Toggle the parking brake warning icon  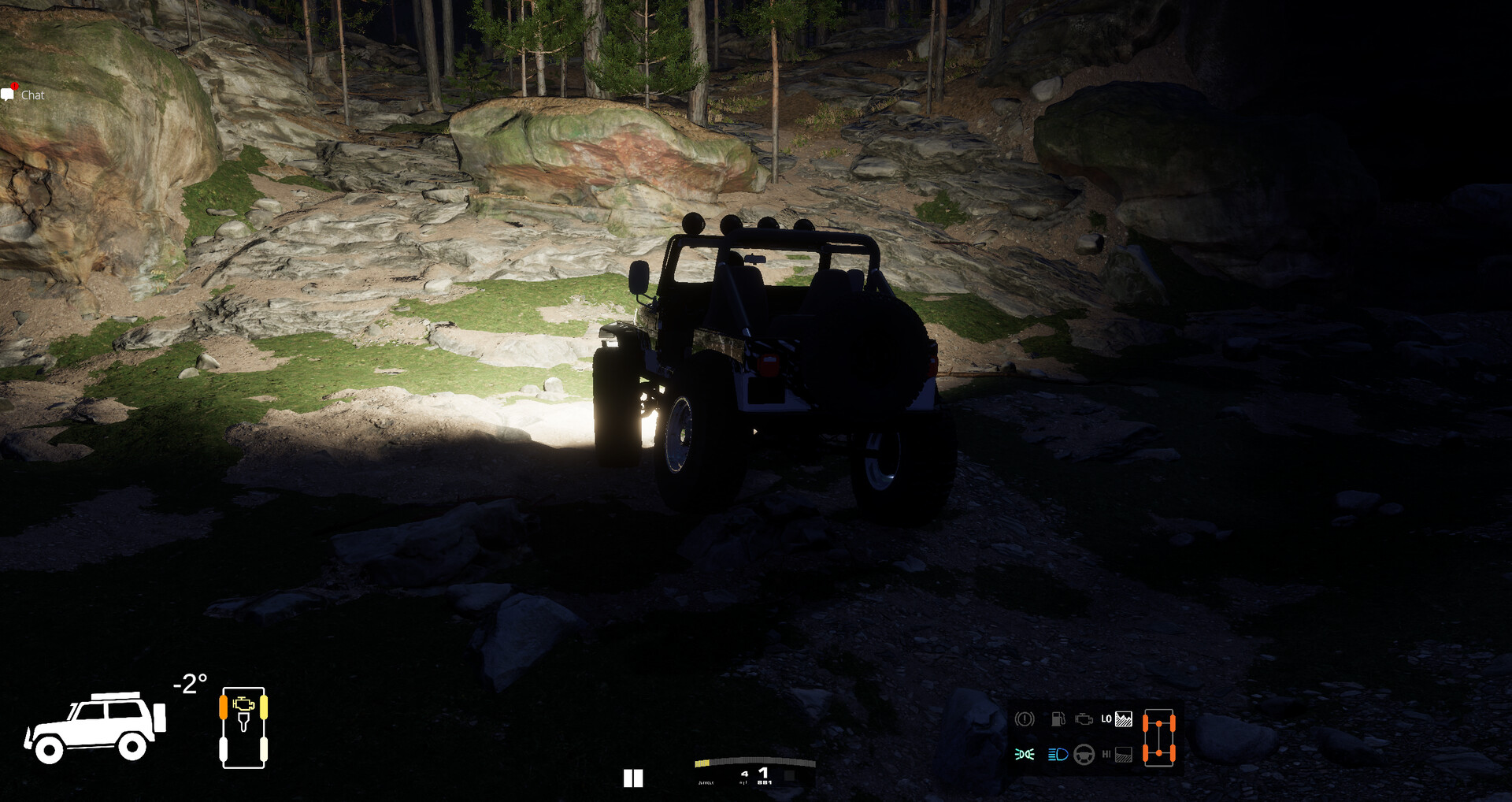click(x=1025, y=719)
